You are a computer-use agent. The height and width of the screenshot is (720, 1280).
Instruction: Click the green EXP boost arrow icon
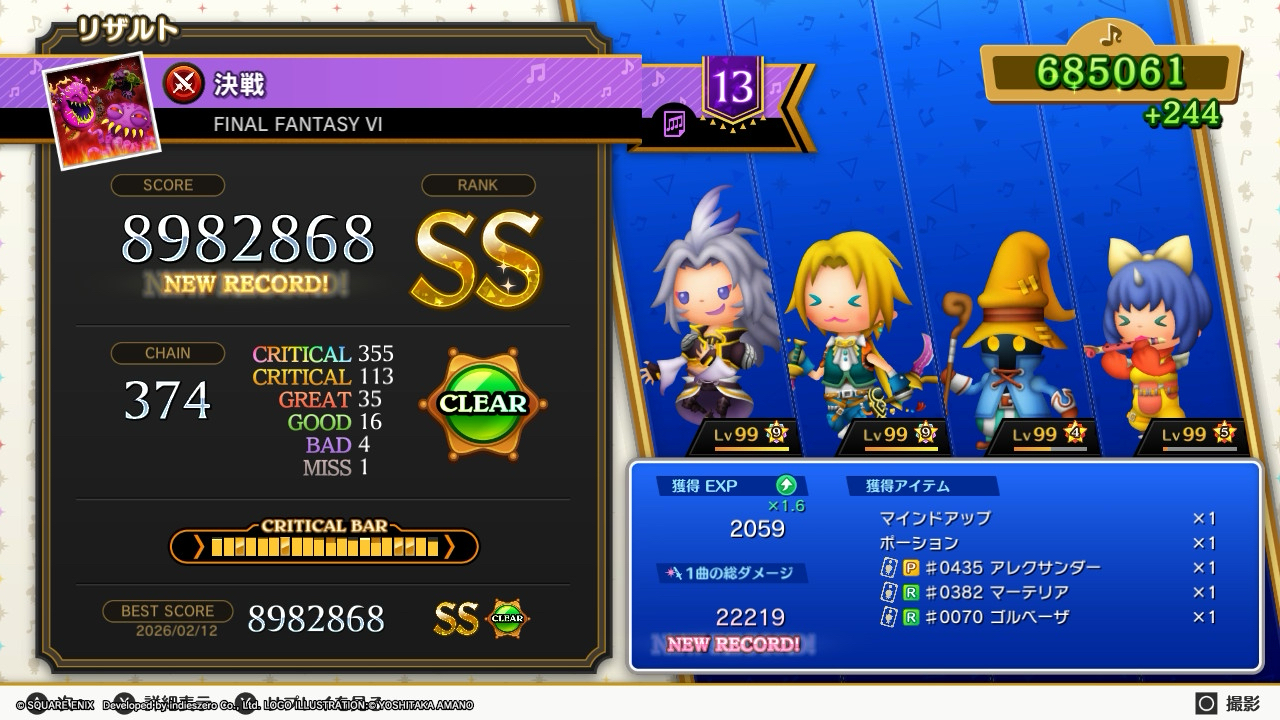point(786,485)
